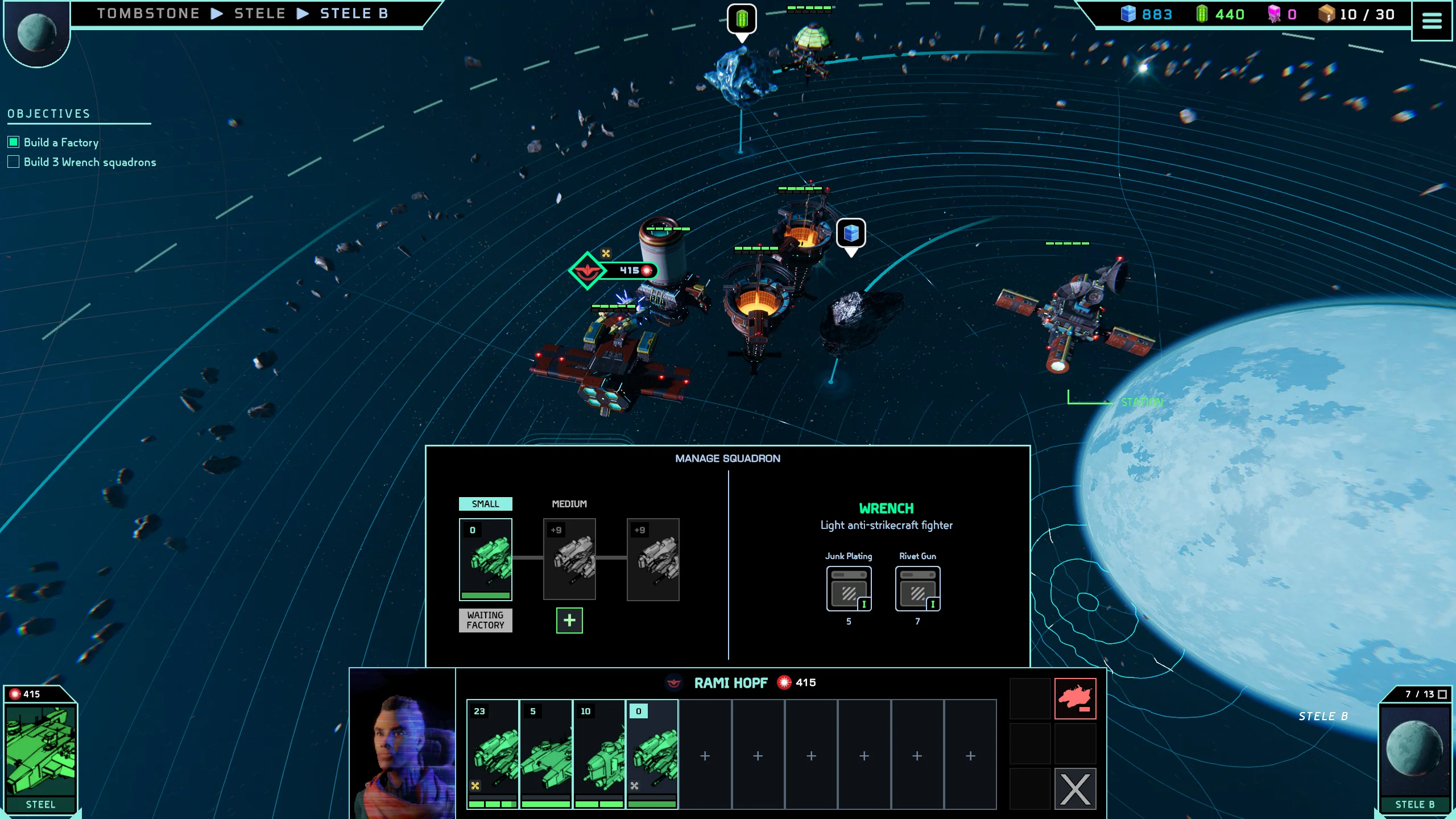Close the squadron panel with the X
The height and width of the screenshot is (819, 1456).
click(x=1075, y=789)
